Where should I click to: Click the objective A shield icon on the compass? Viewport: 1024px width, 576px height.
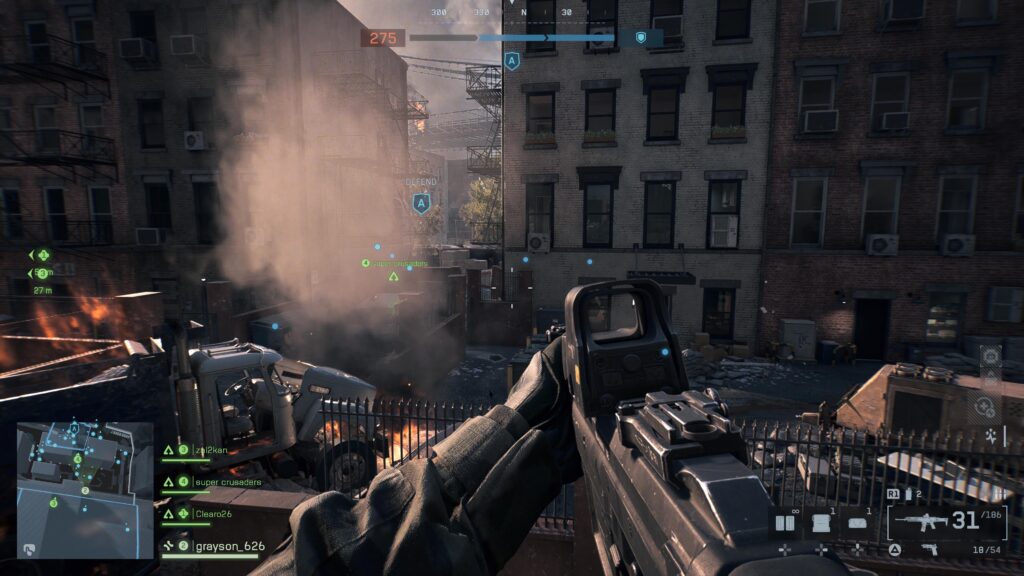pos(512,62)
